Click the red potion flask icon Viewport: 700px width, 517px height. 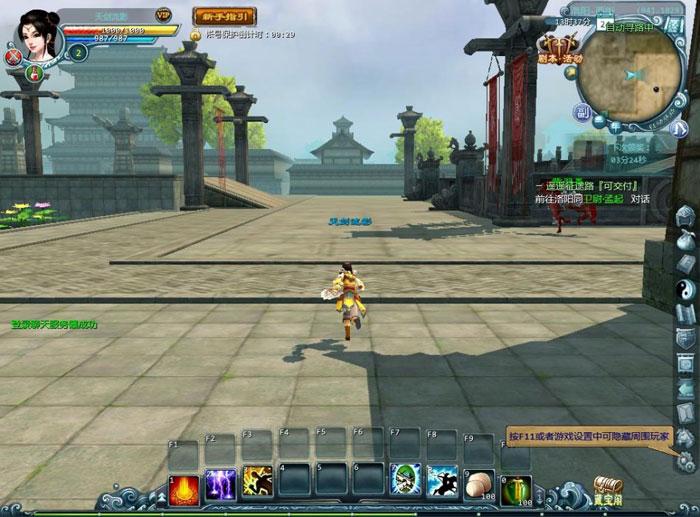pyautogui.click(x=34, y=73)
